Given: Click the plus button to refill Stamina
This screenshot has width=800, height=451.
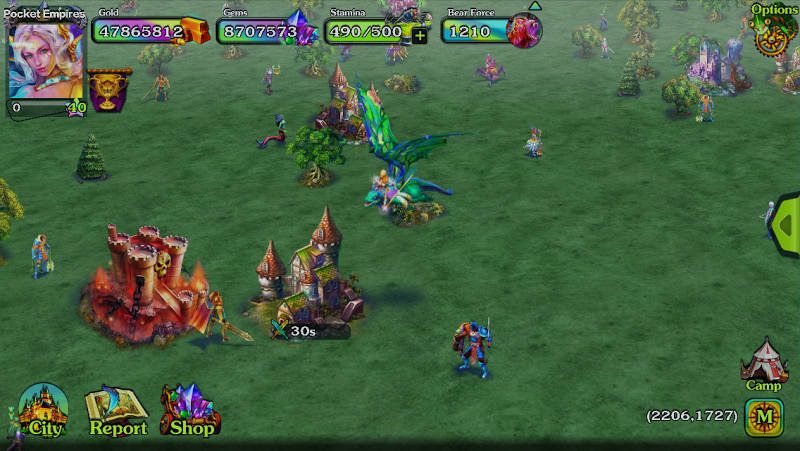Looking at the screenshot, I should (x=419, y=35).
